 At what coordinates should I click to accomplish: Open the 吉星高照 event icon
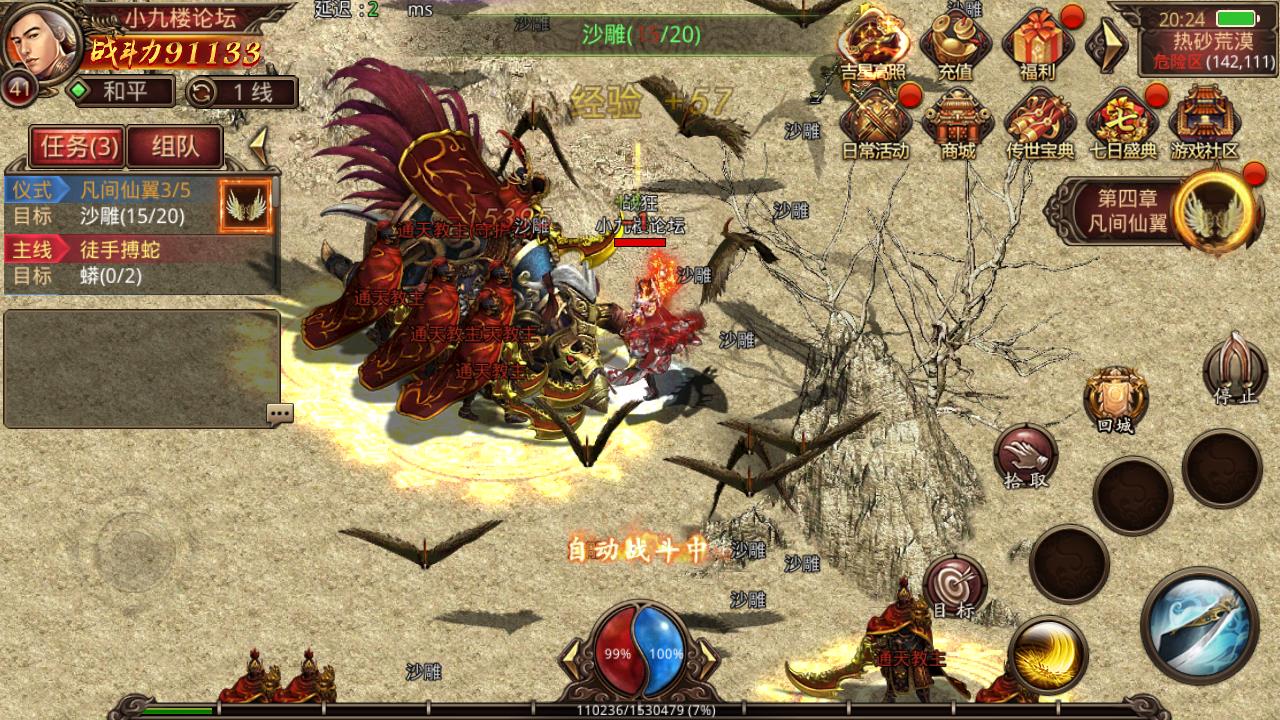(872, 45)
